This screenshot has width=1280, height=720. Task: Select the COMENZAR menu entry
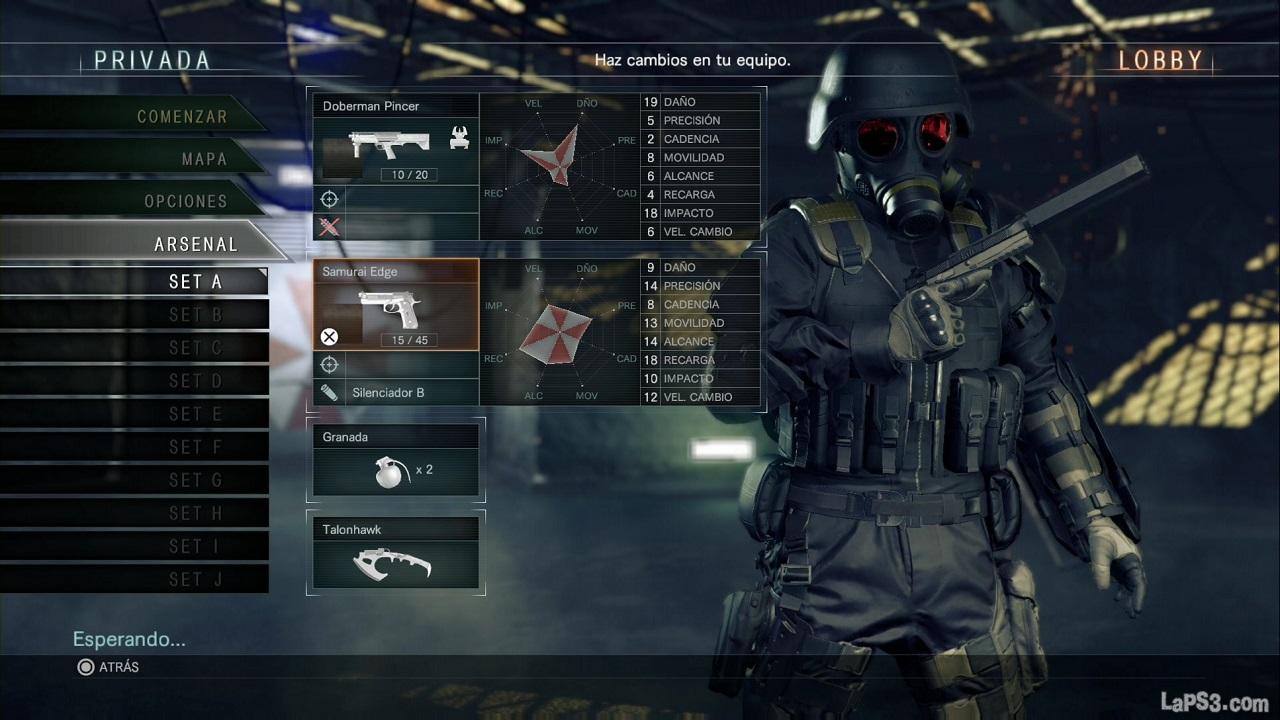[x=181, y=116]
